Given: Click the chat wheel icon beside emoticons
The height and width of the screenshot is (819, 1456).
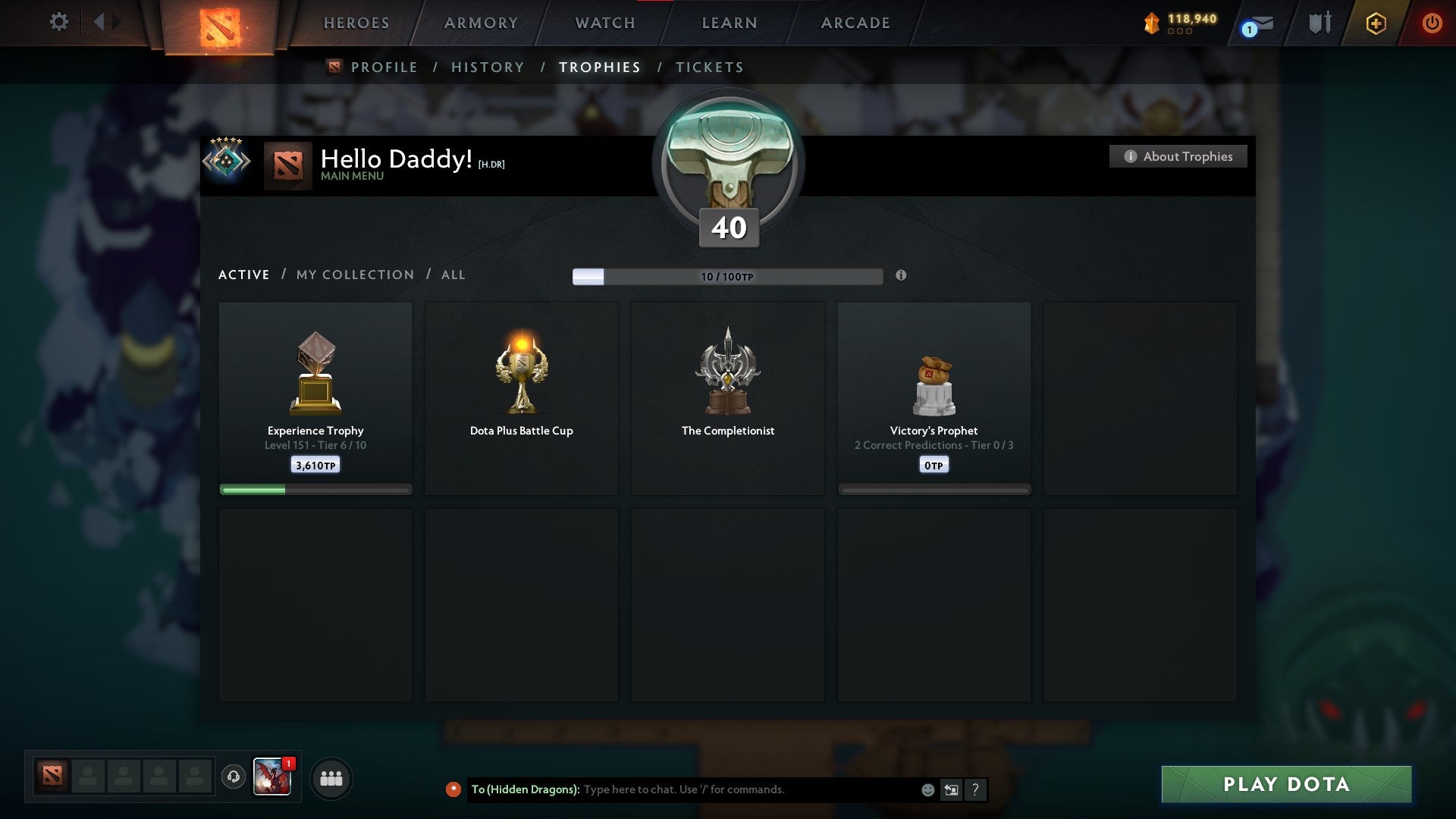Looking at the screenshot, I should pos(951,789).
